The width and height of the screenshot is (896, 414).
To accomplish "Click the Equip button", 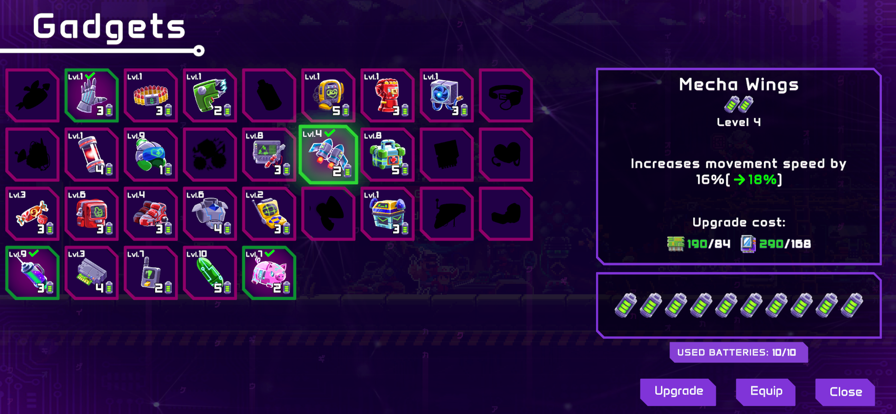I will (x=766, y=391).
